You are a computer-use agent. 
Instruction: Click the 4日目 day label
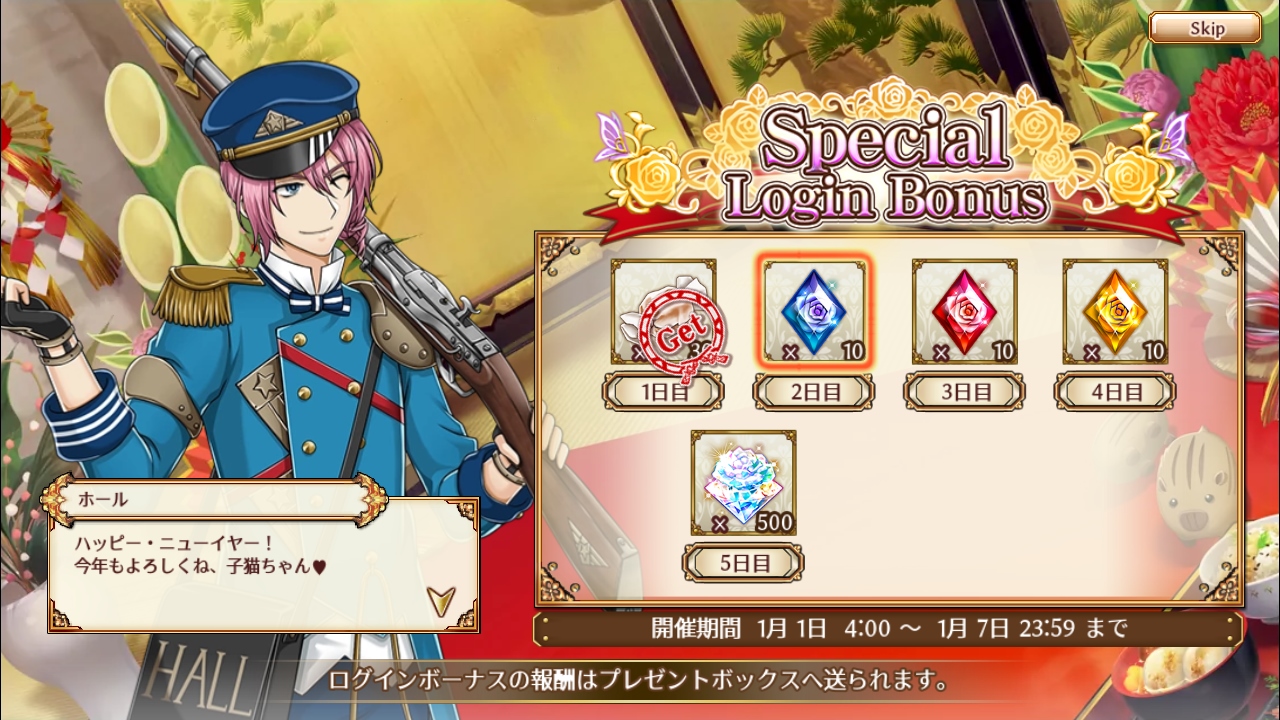1114,392
